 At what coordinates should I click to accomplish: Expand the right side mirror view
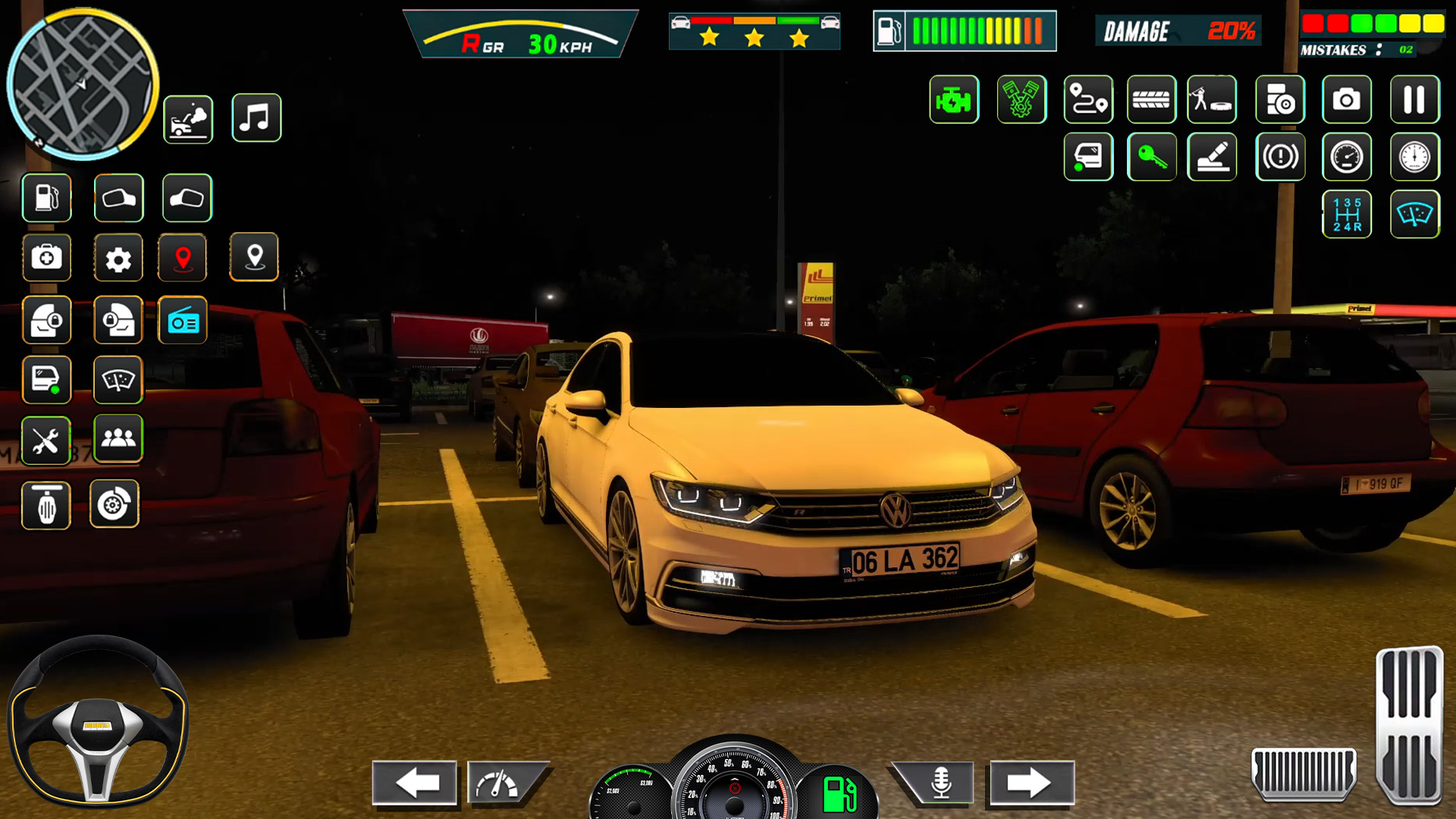click(187, 198)
